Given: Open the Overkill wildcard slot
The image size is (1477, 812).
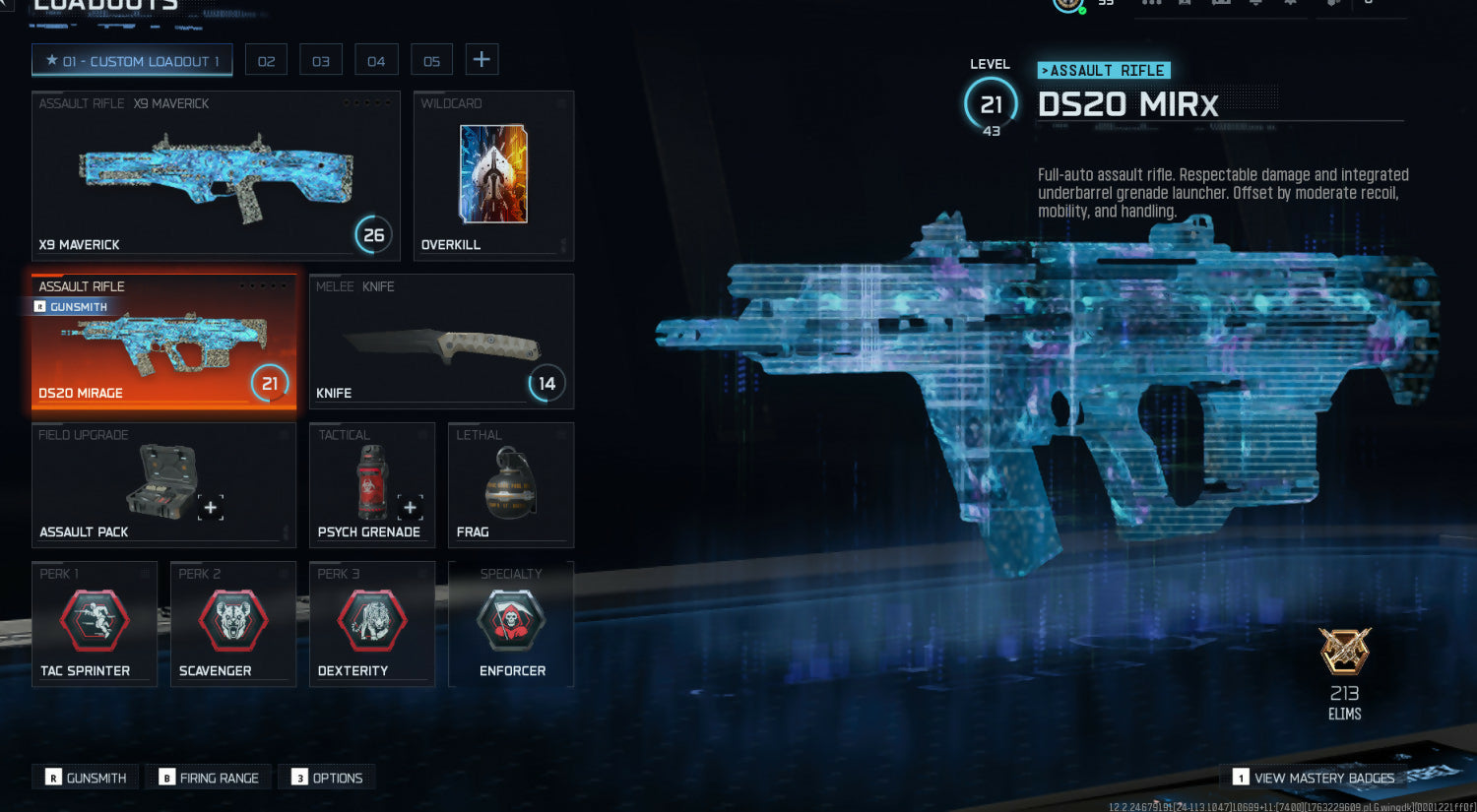Looking at the screenshot, I should tap(493, 175).
